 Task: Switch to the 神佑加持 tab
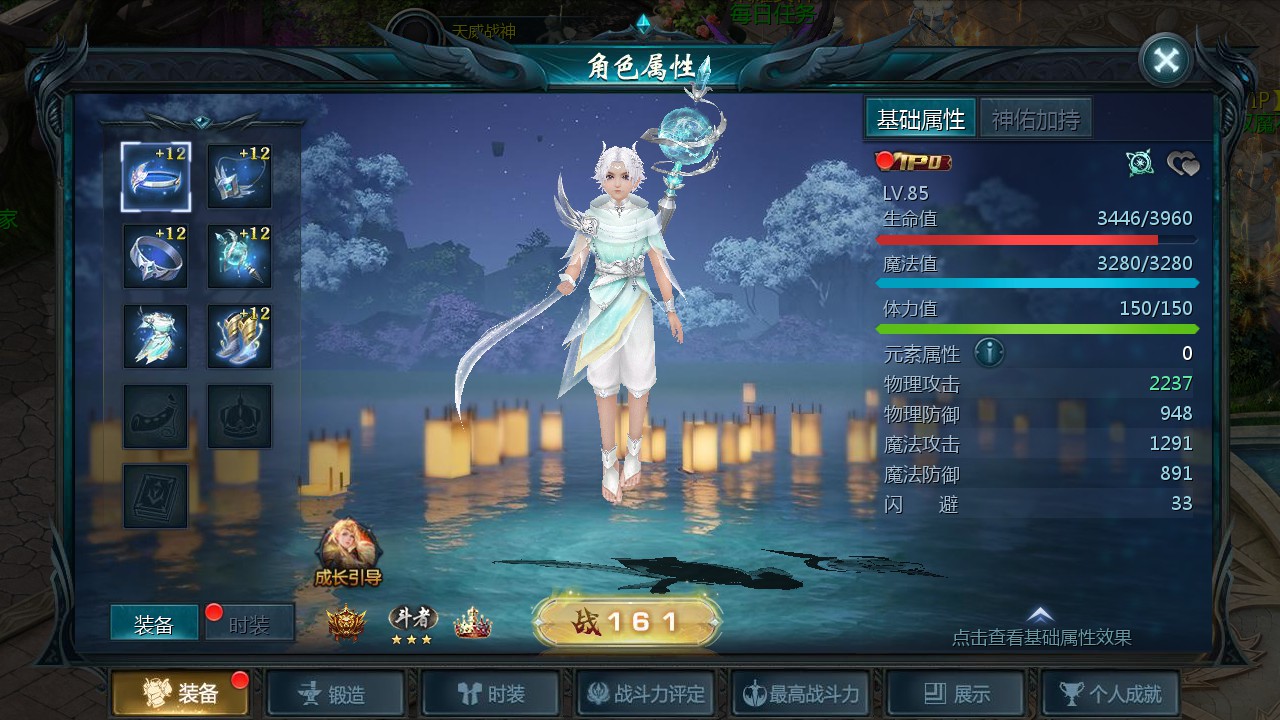(1035, 120)
